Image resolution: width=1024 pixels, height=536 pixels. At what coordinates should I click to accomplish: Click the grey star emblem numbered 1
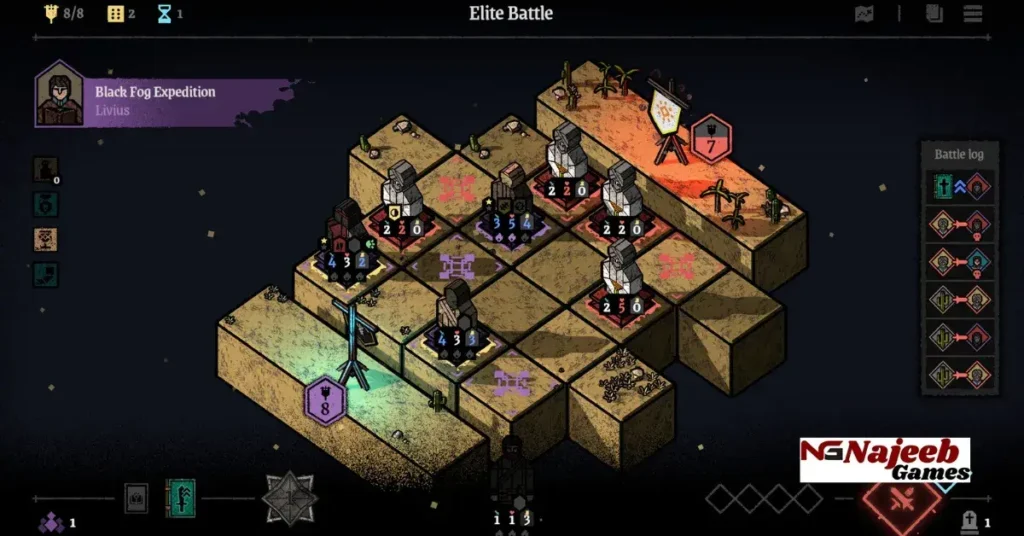290,497
